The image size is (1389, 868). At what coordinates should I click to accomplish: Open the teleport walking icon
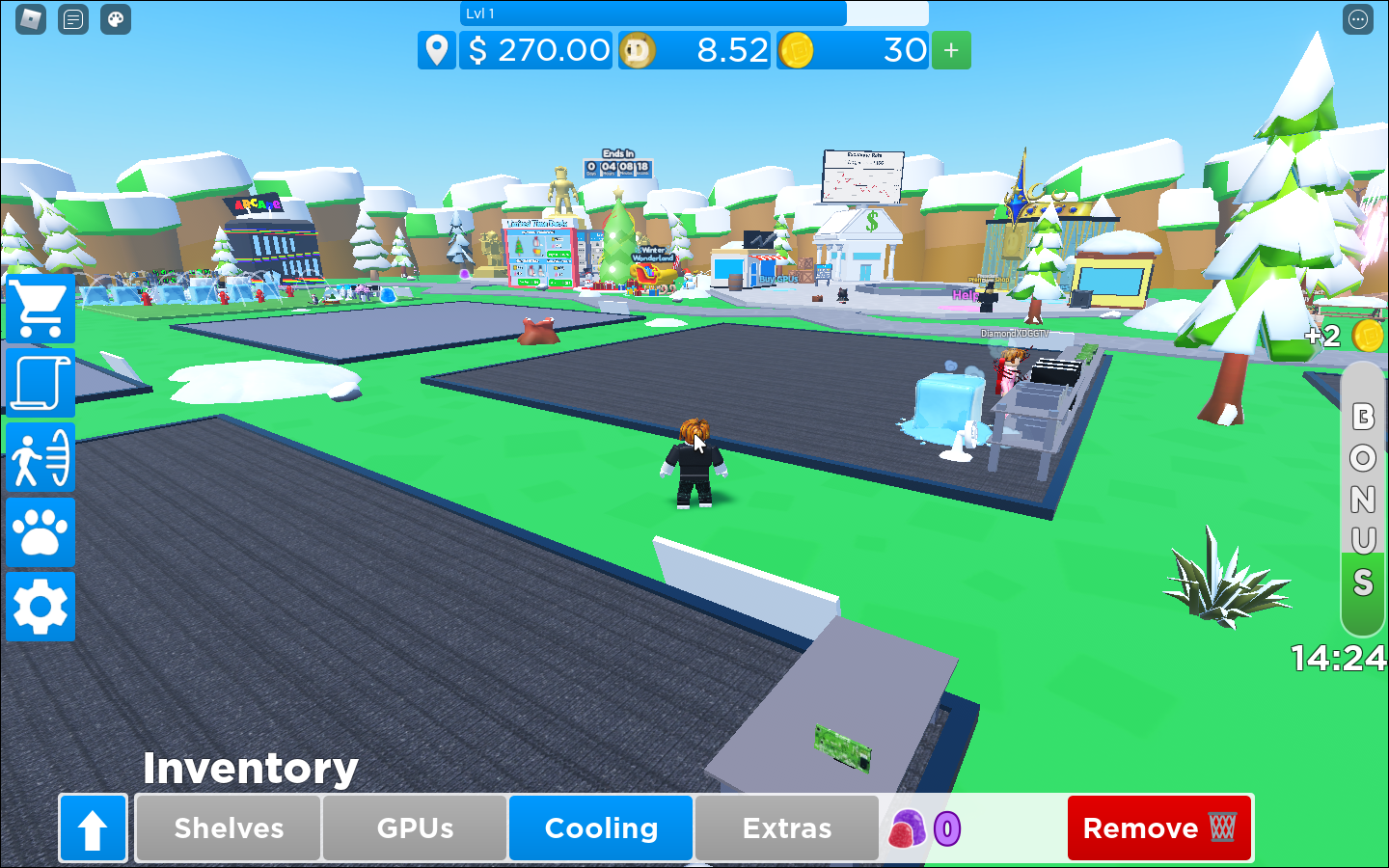[x=40, y=457]
